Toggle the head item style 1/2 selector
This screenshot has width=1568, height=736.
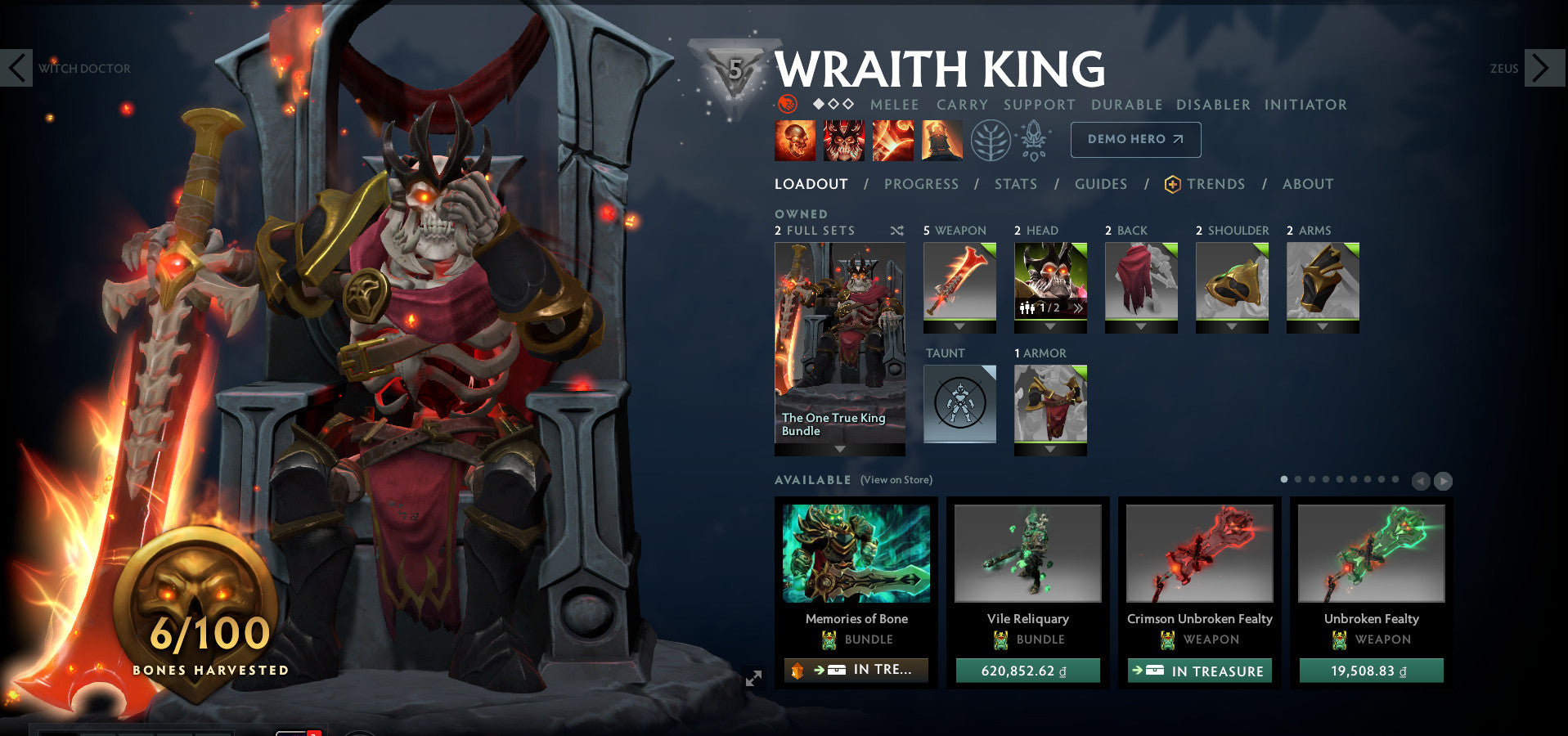[x=1045, y=309]
